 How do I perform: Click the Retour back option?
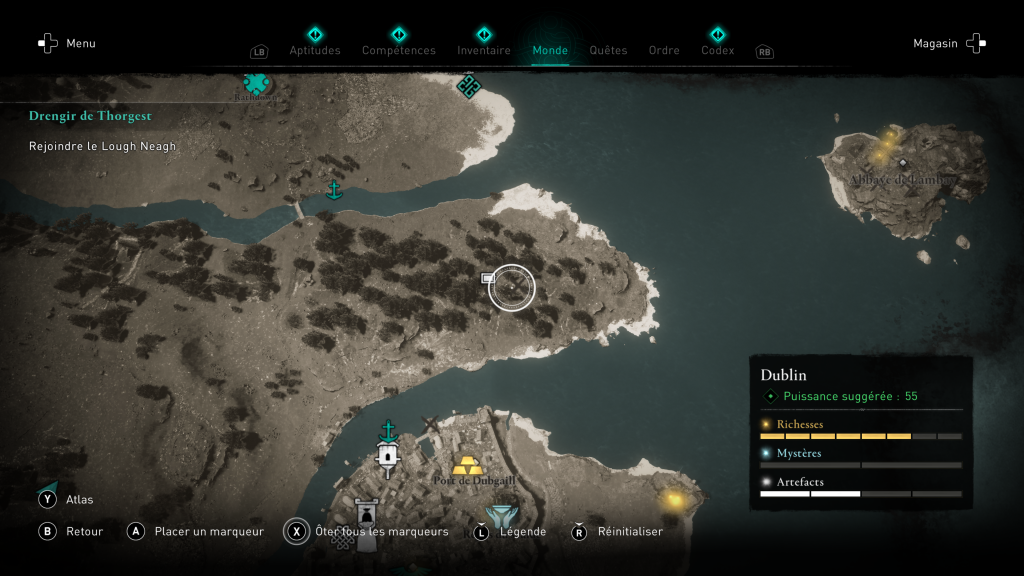(71, 531)
